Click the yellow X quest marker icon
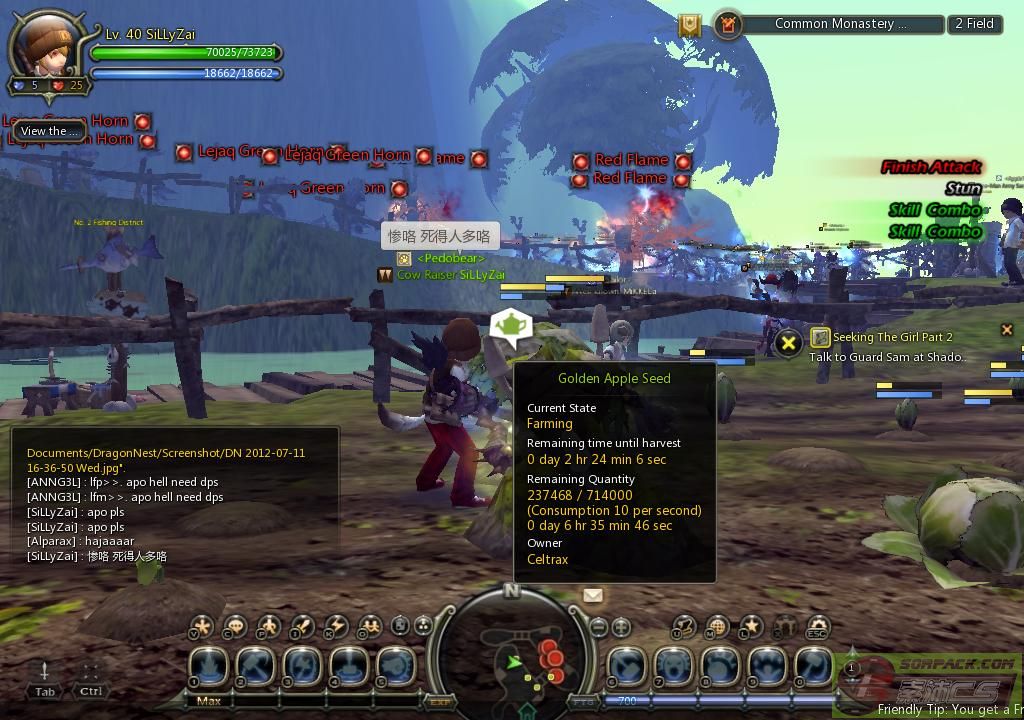1024x720 pixels. tap(788, 343)
